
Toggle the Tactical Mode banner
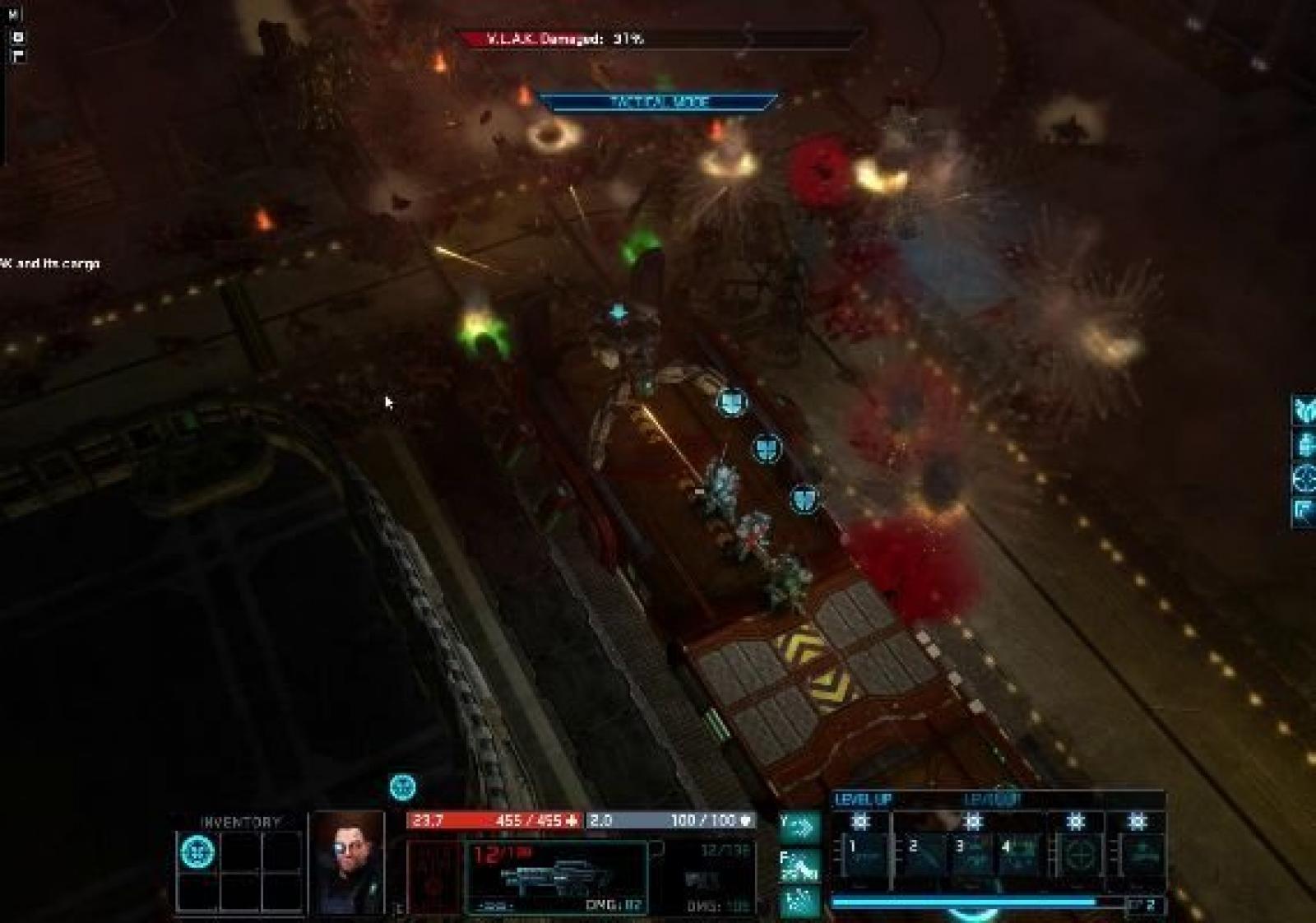pyautogui.click(x=658, y=102)
